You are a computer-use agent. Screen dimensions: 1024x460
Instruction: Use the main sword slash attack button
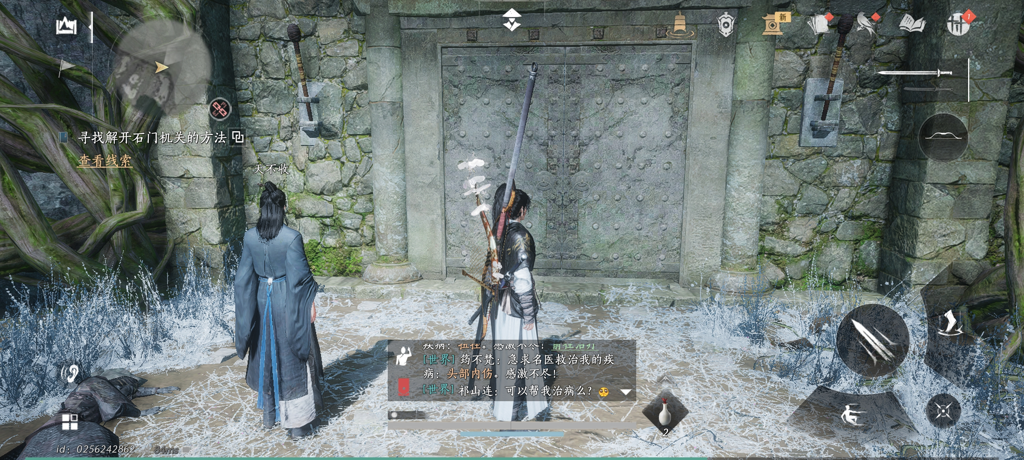(872, 340)
